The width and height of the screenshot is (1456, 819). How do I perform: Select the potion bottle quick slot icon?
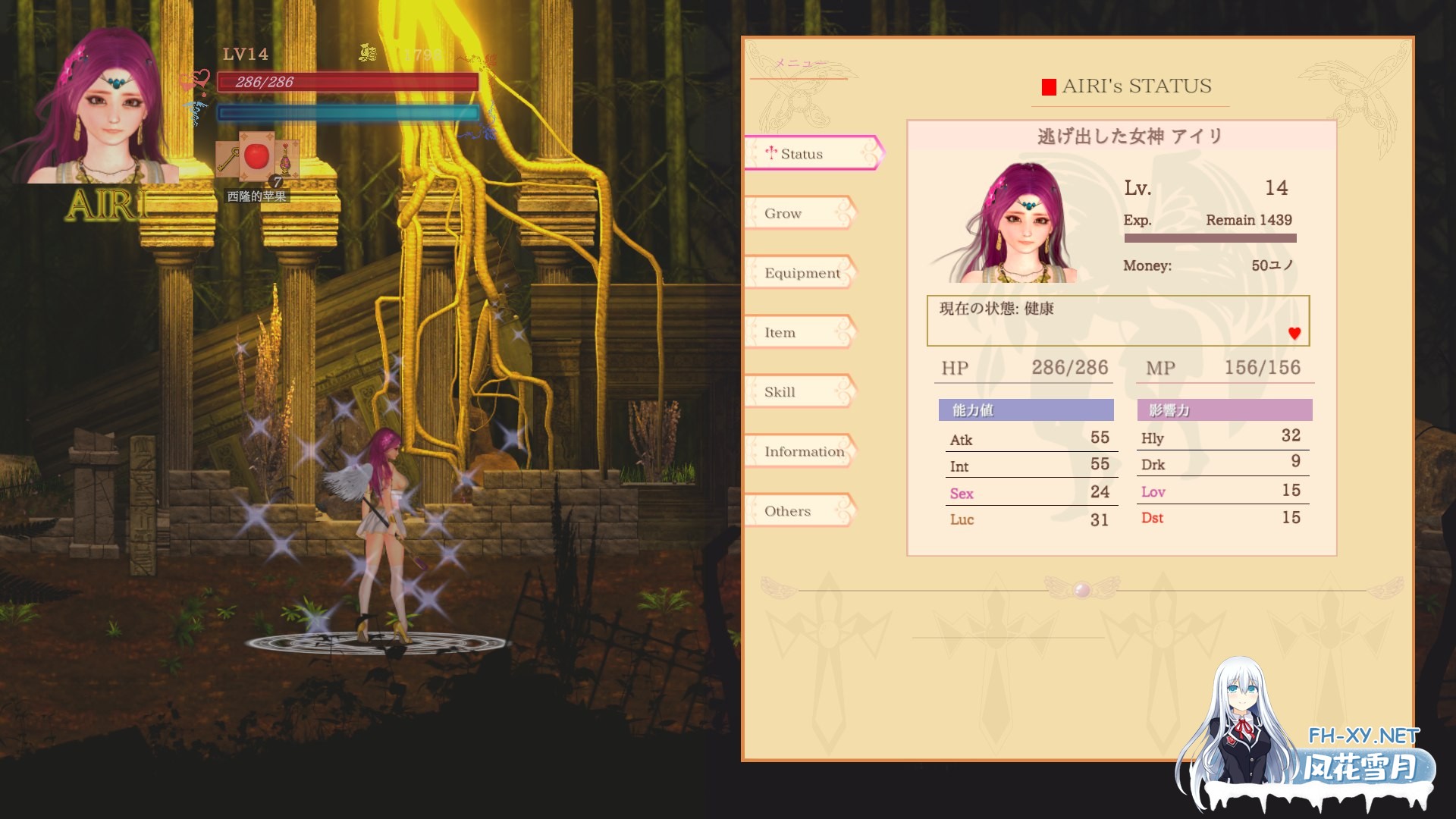pyautogui.click(x=286, y=161)
